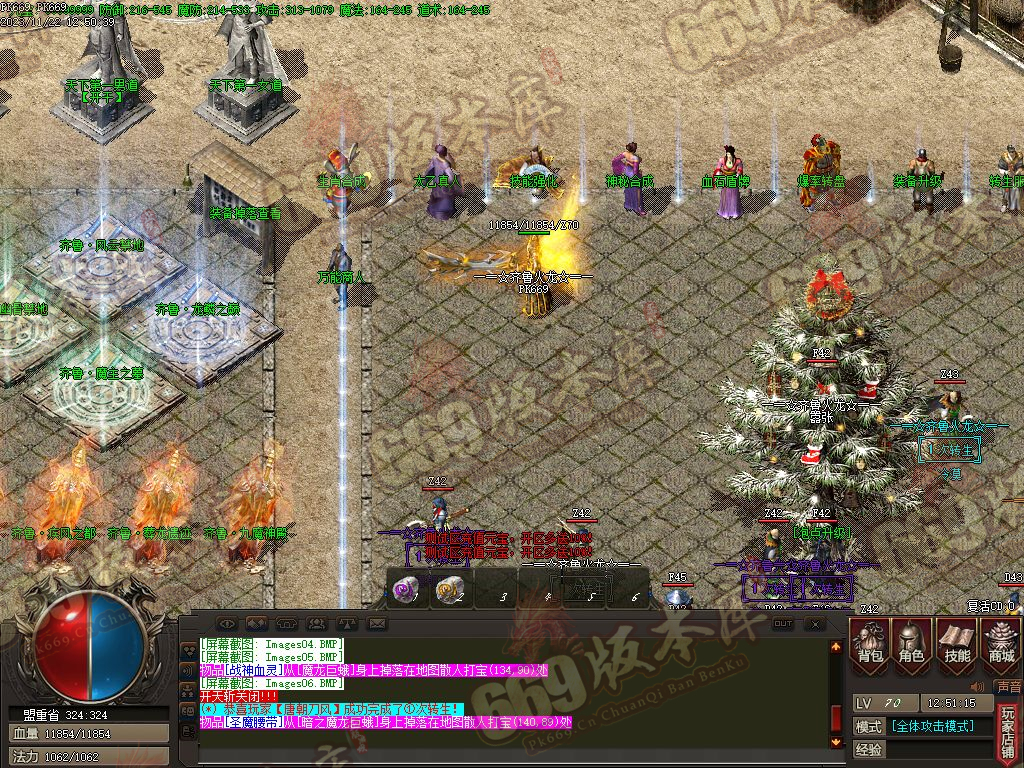Open the 背包 backpack panel
Image resolution: width=1024 pixels, height=768 pixels.
point(870,642)
